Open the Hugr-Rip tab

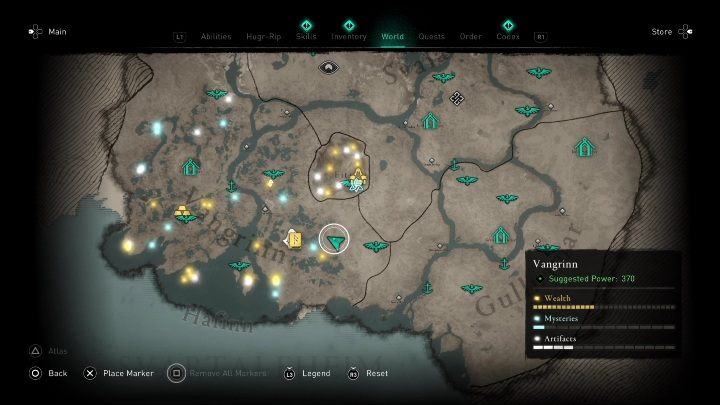[261, 37]
